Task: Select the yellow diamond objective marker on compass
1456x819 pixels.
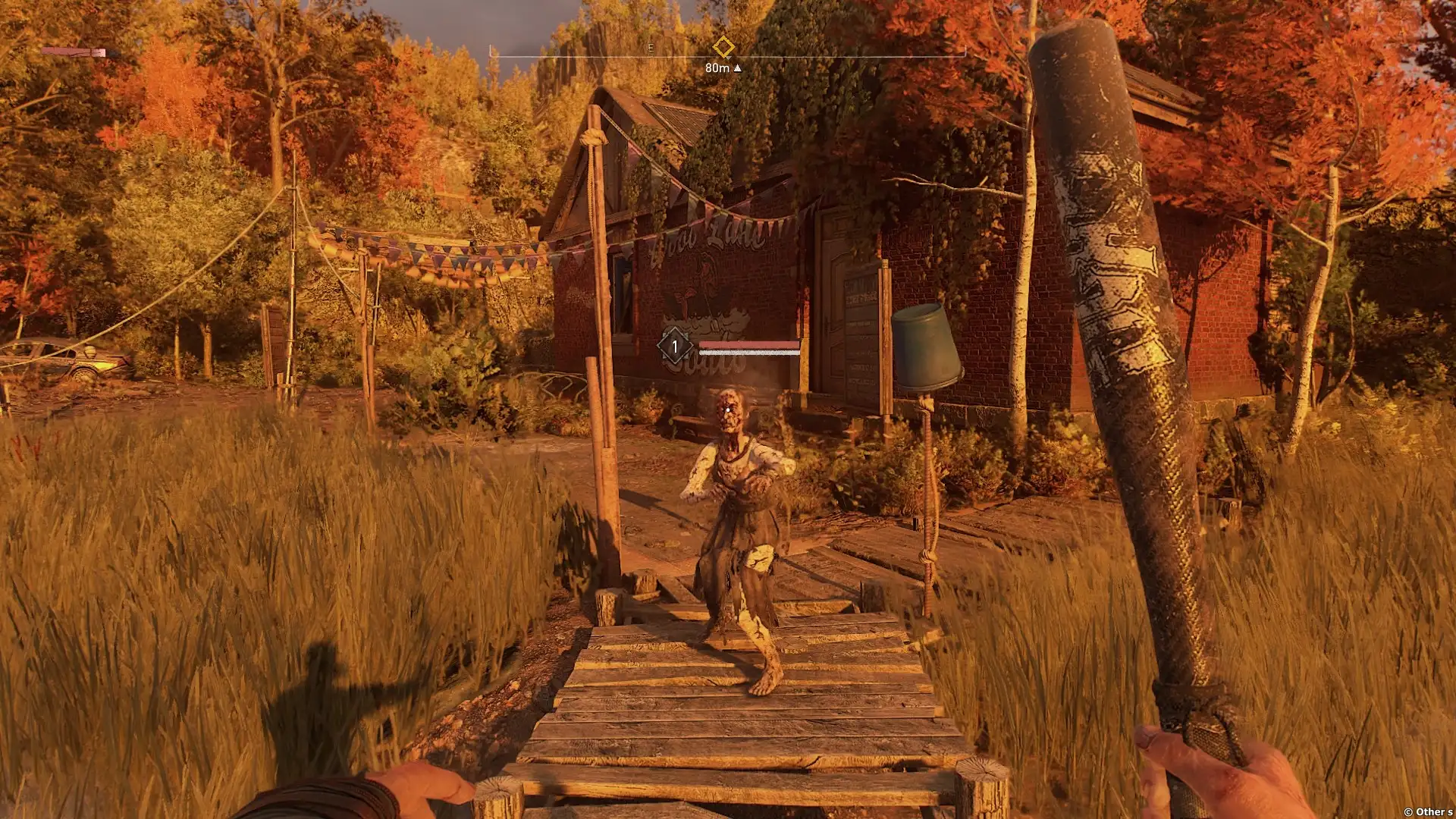Action: (x=723, y=48)
